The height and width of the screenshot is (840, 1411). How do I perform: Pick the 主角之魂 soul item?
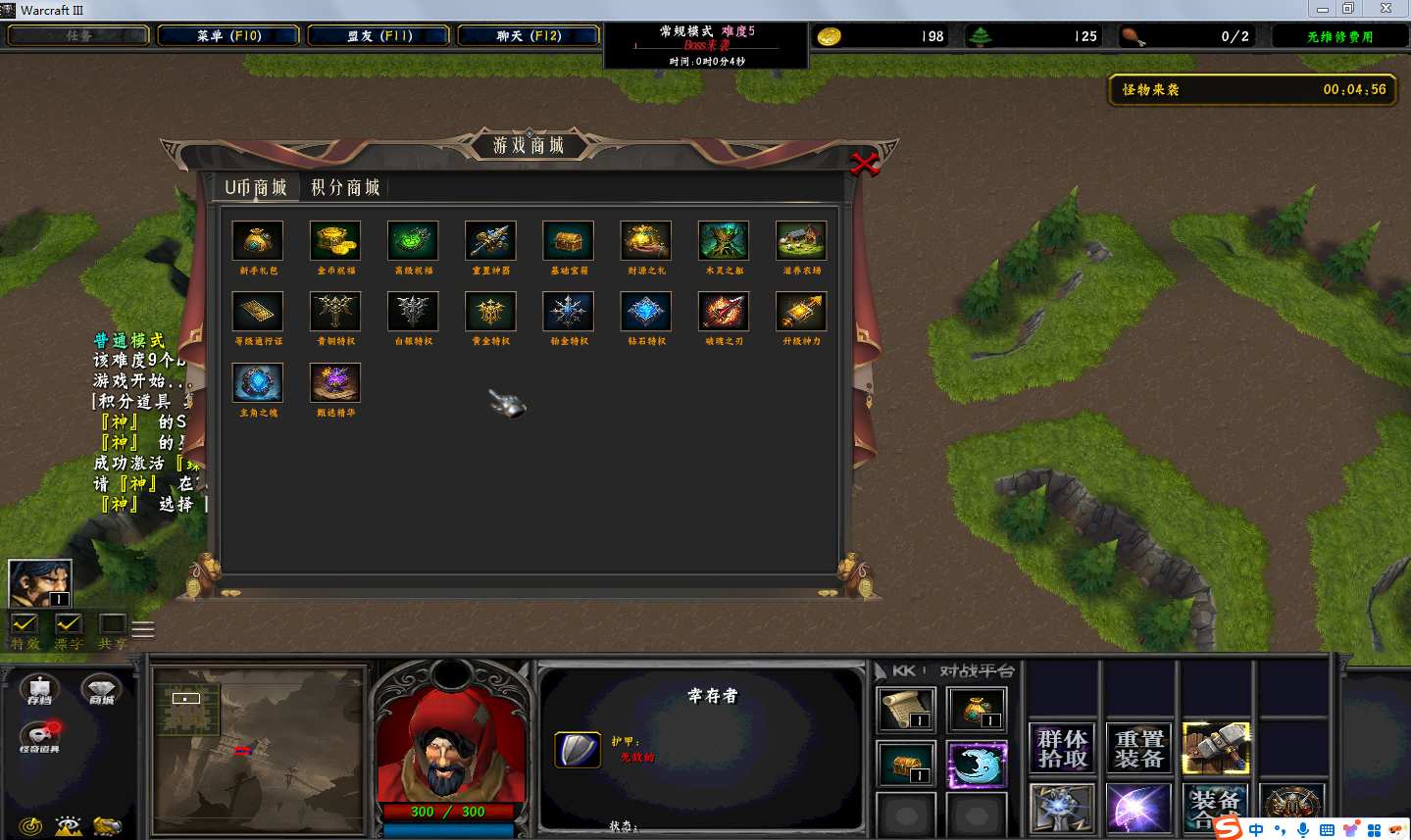point(257,383)
